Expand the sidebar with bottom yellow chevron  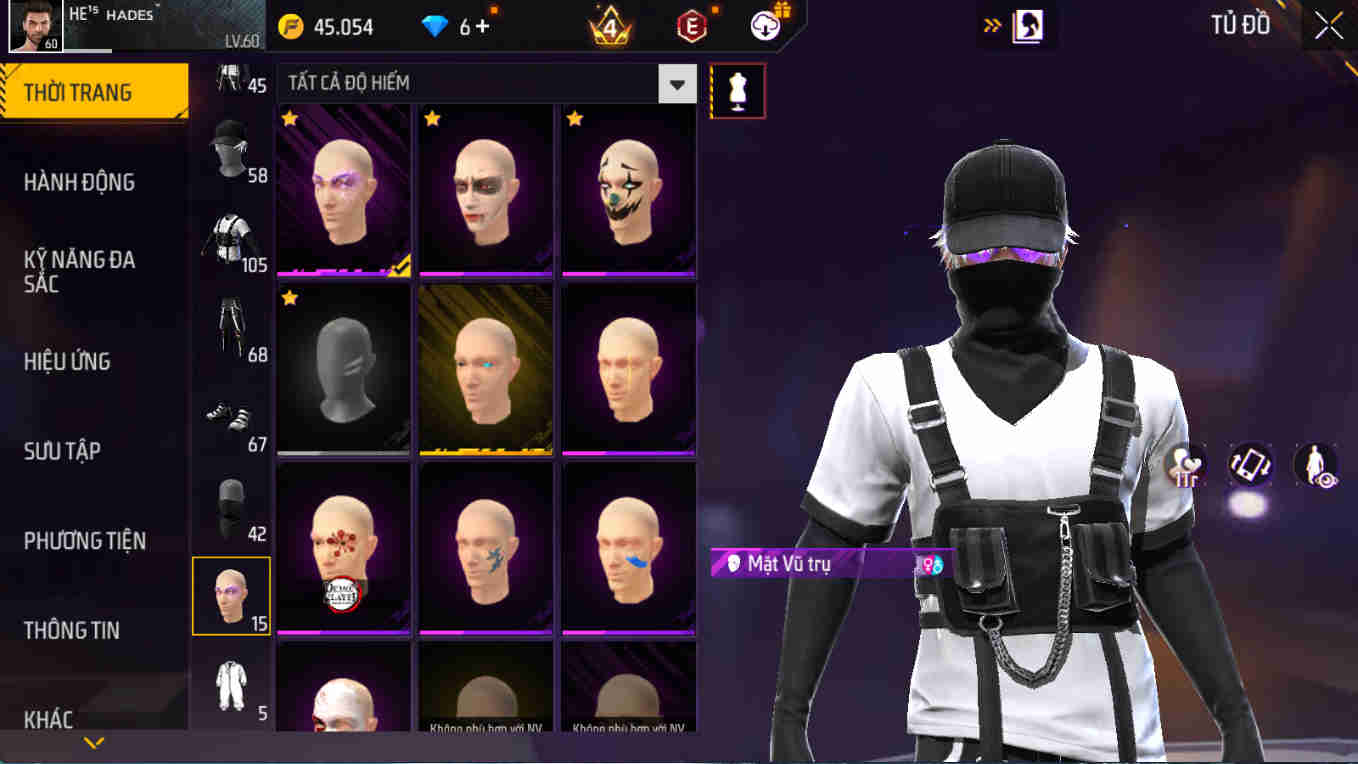pos(94,743)
